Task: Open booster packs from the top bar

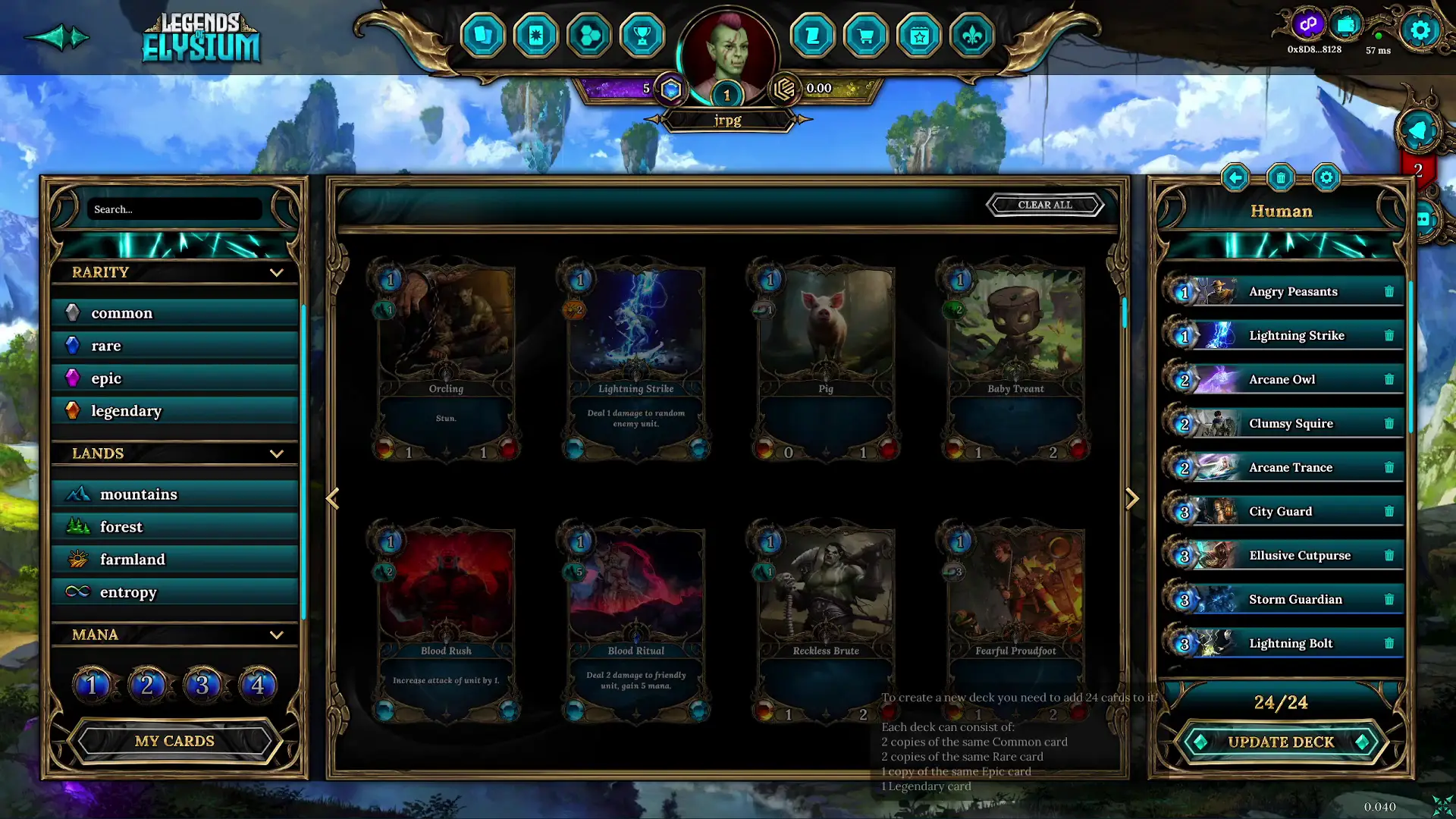Action: pyautogui.click(x=536, y=36)
